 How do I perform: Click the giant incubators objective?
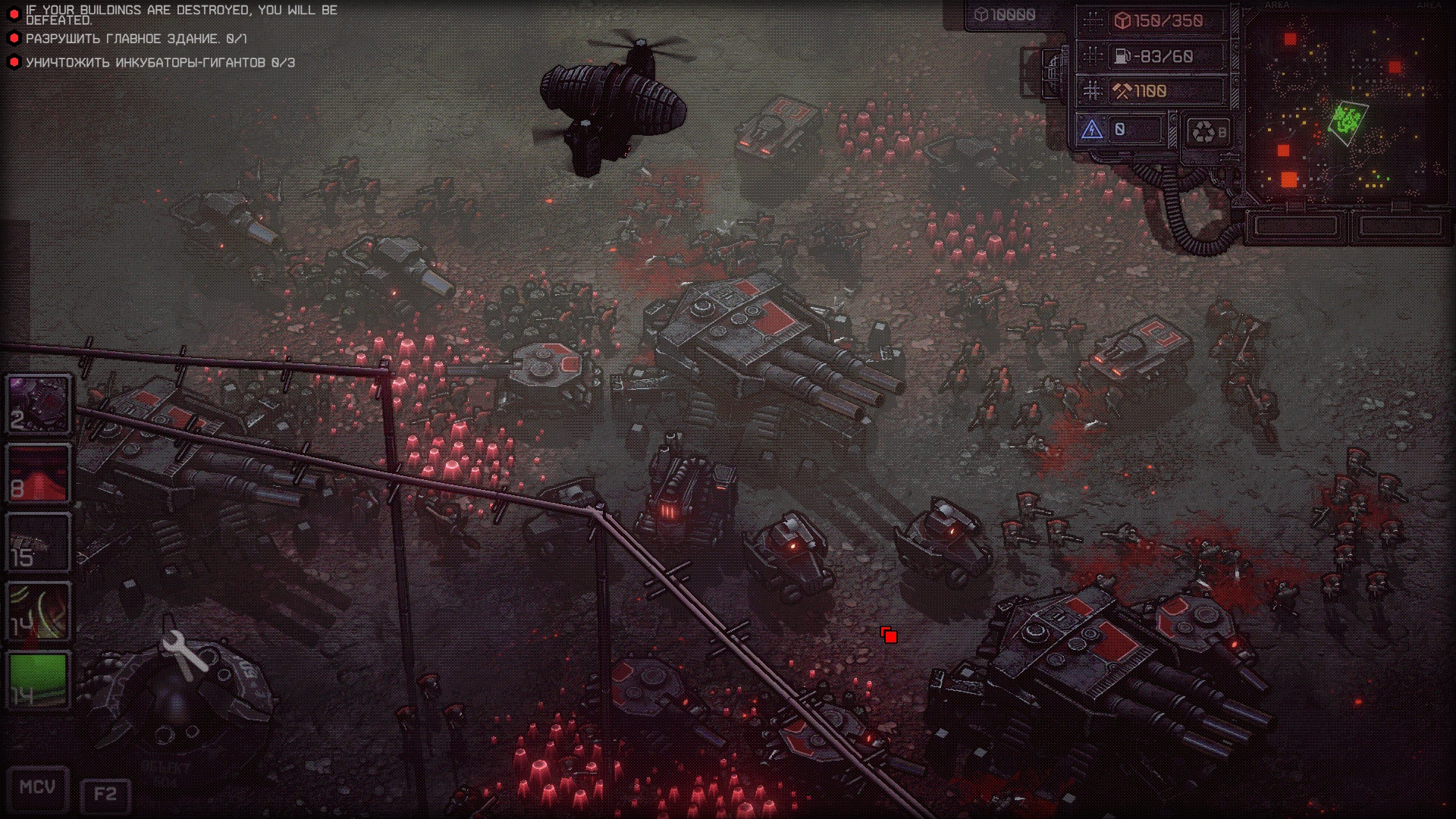[x=160, y=63]
